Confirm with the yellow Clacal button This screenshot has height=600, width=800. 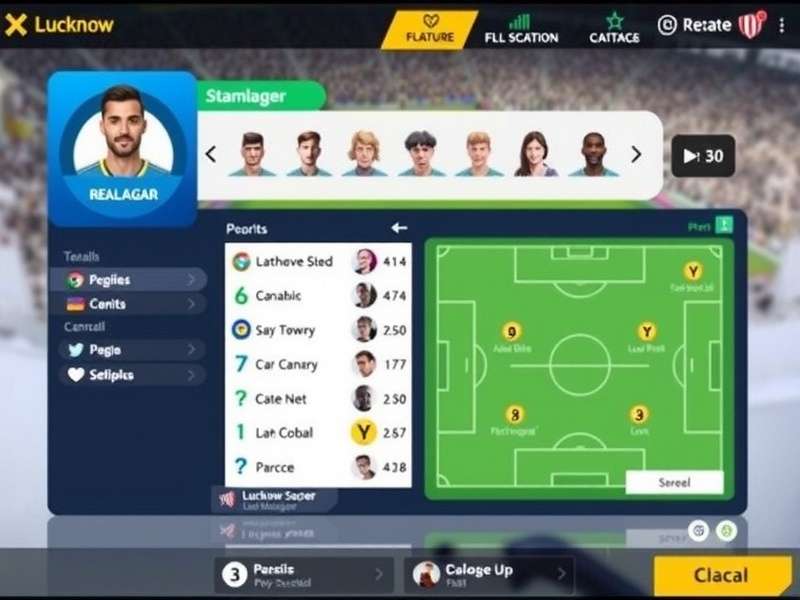tap(721, 575)
